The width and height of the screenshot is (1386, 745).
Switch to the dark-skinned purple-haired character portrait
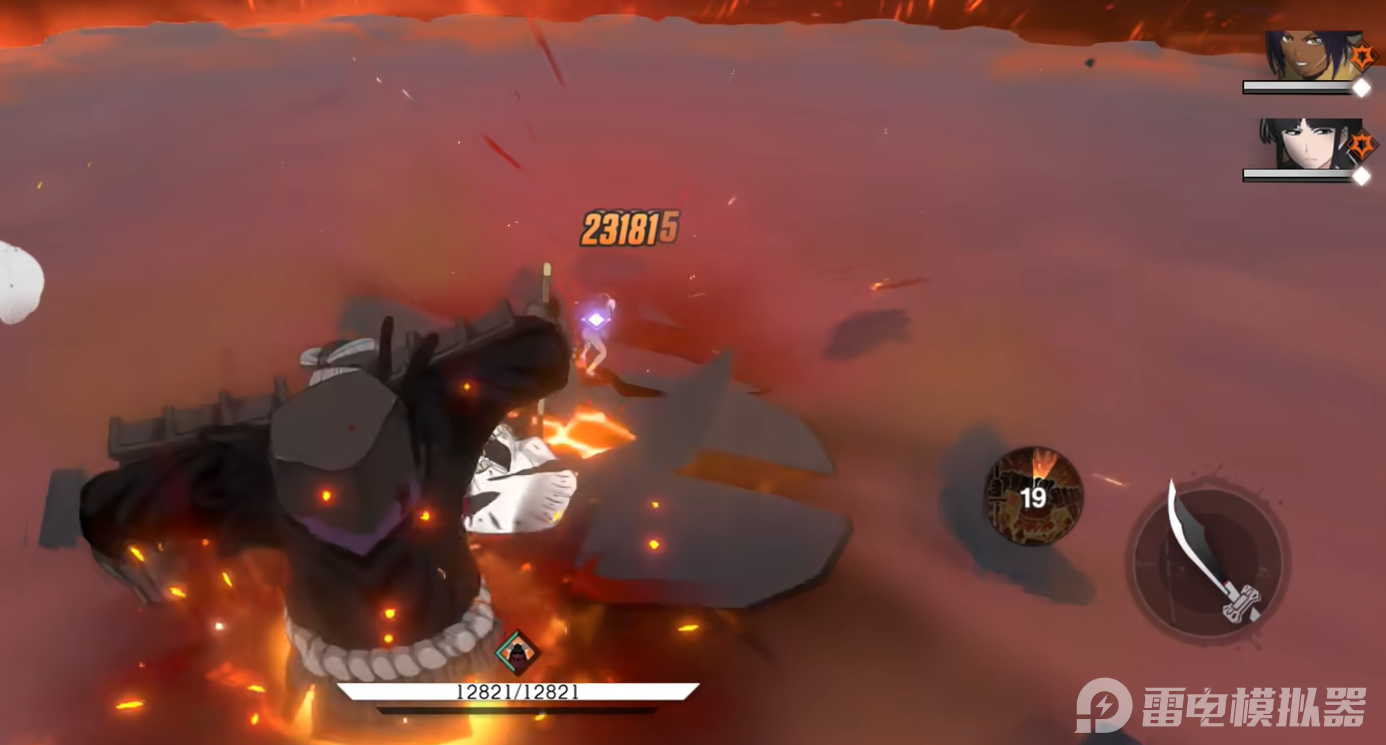point(1305,56)
